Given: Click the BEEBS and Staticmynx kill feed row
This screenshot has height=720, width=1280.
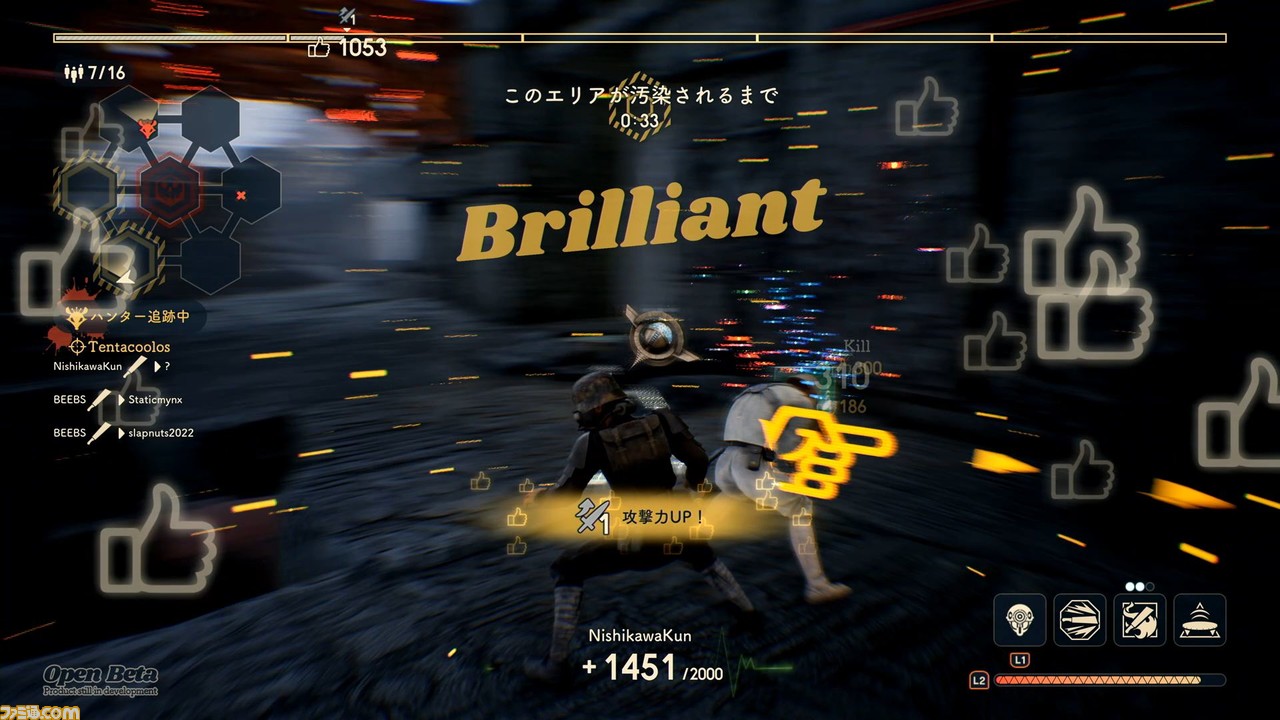Looking at the screenshot, I should [118, 400].
